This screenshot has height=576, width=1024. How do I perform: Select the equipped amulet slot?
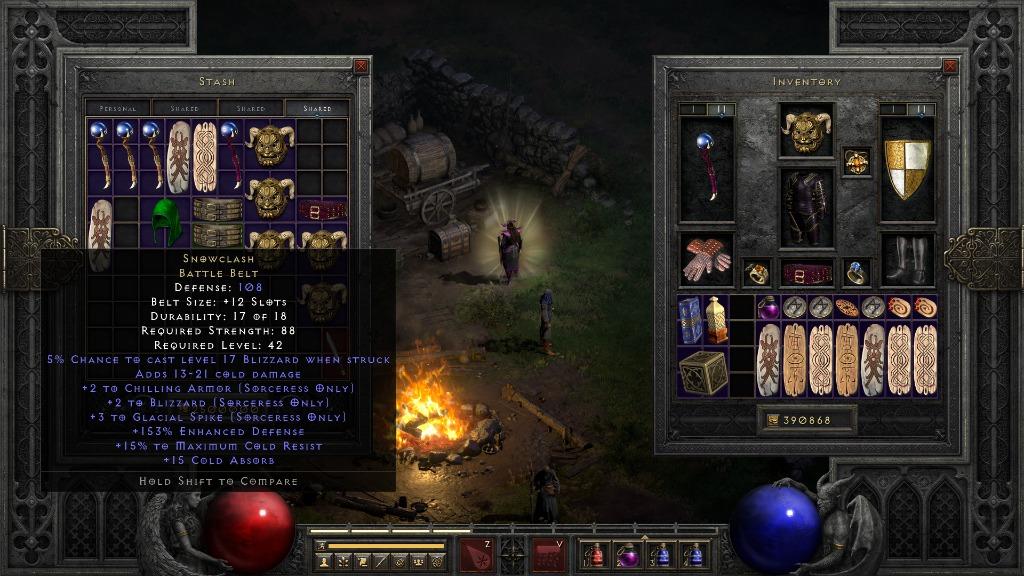(857, 161)
